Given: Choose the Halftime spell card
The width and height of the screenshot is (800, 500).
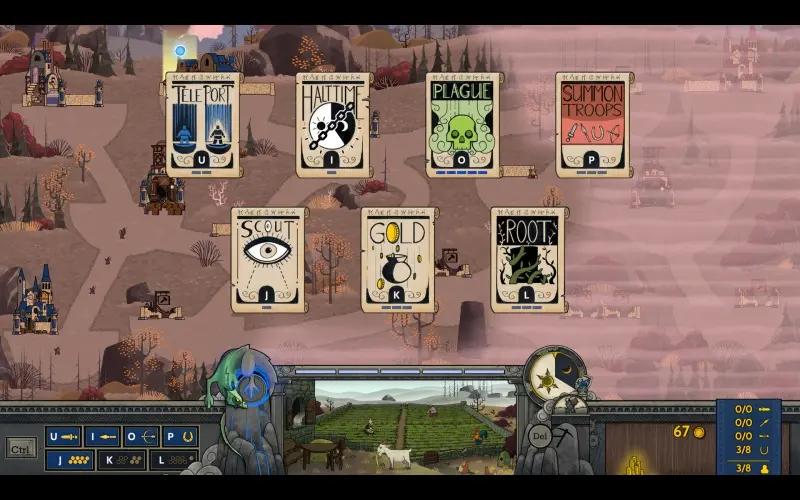Looking at the screenshot, I should 333,125.
